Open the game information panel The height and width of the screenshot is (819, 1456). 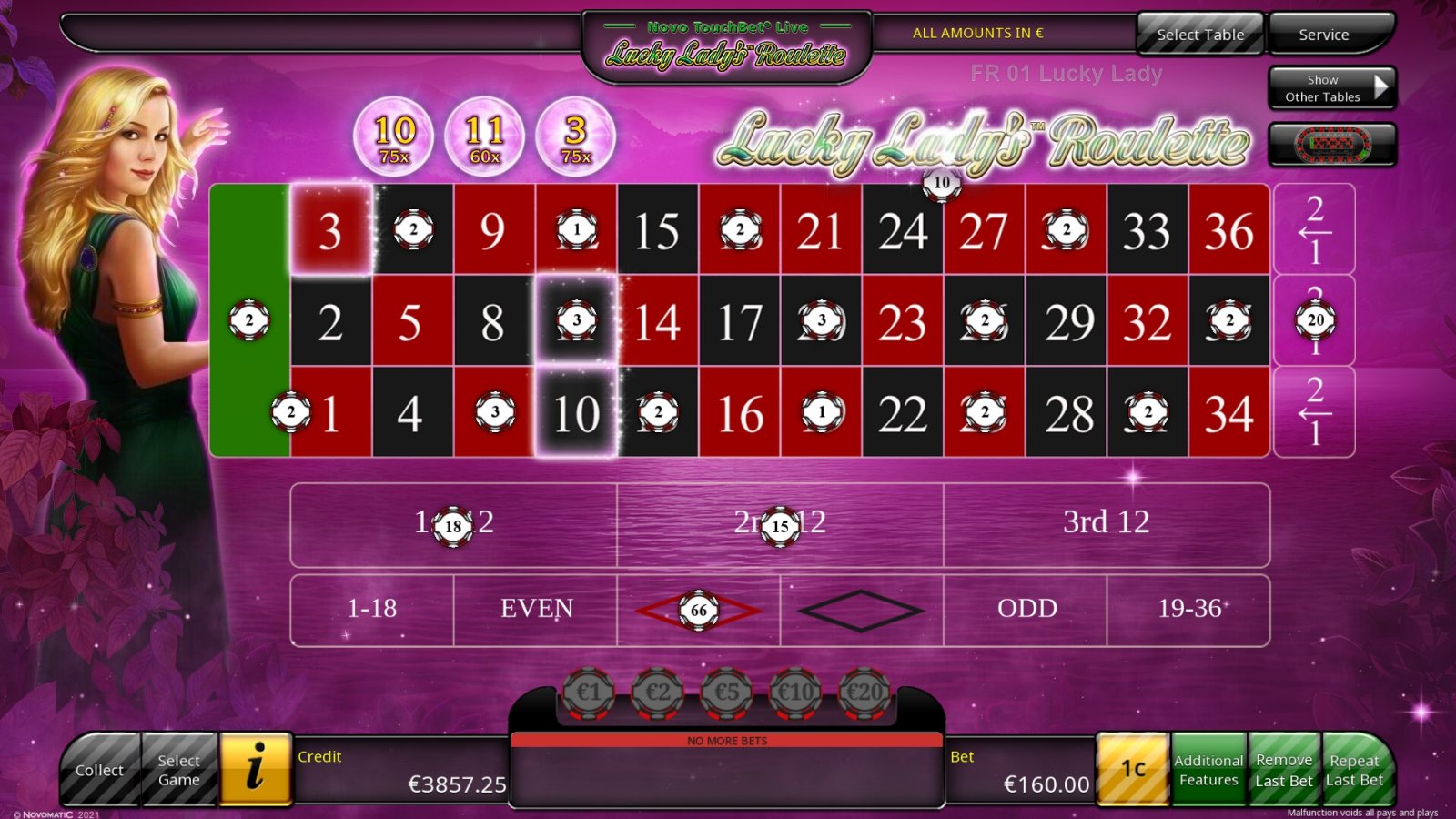point(255,769)
